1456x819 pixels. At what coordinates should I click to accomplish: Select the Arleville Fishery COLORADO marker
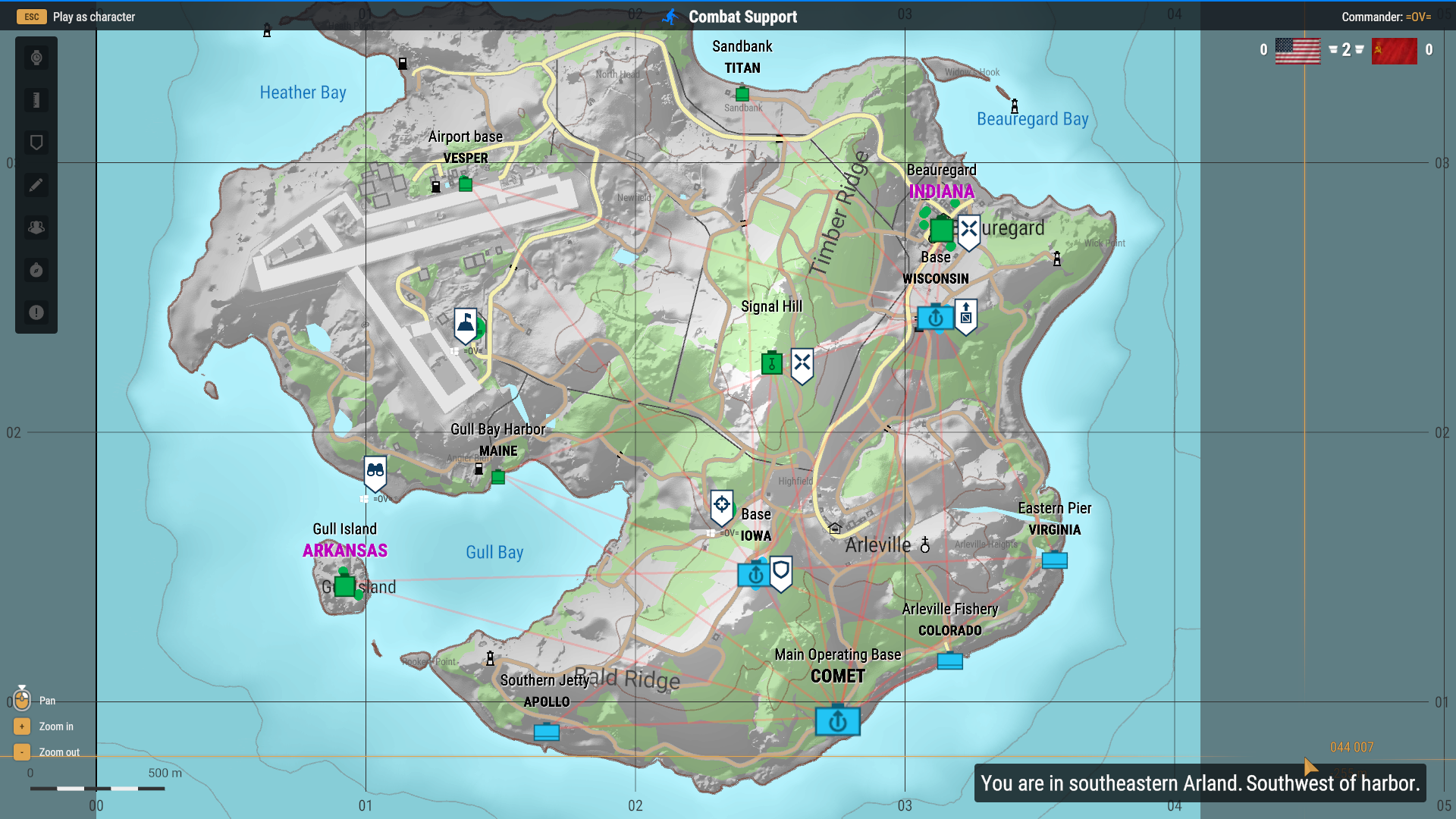(x=949, y=661)
